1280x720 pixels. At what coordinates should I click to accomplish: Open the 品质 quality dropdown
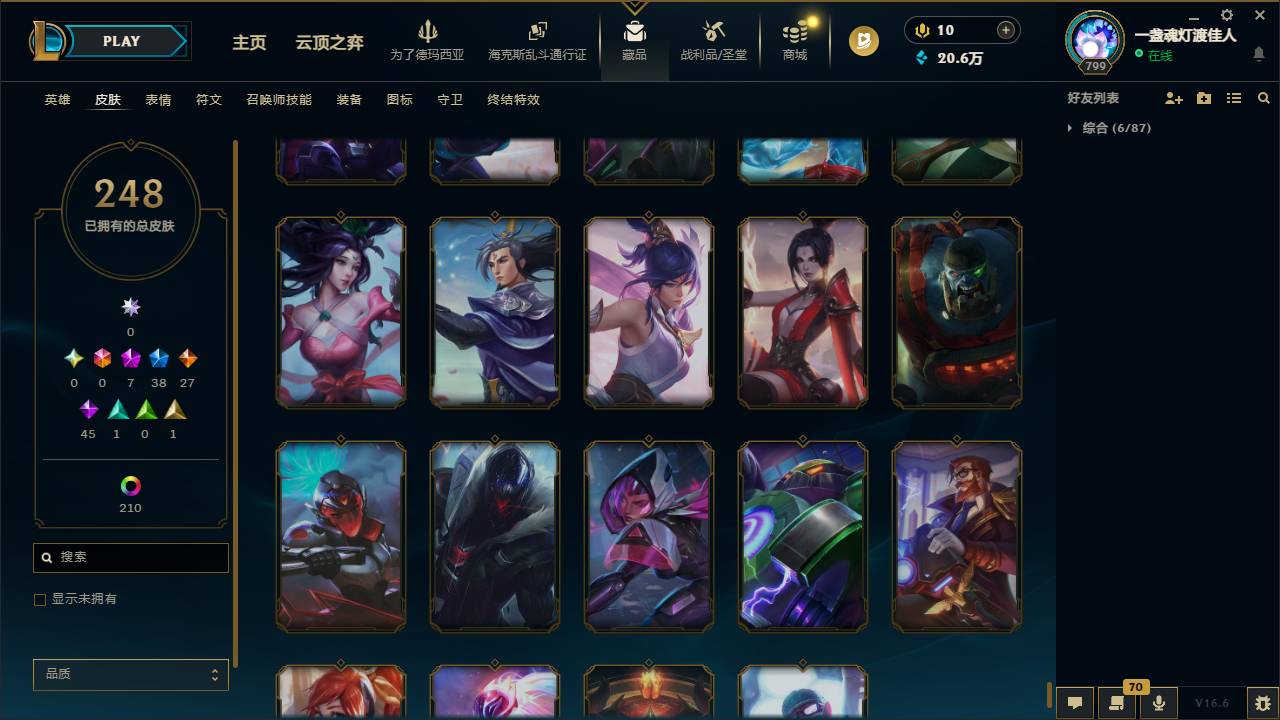[x=130, y=674]
